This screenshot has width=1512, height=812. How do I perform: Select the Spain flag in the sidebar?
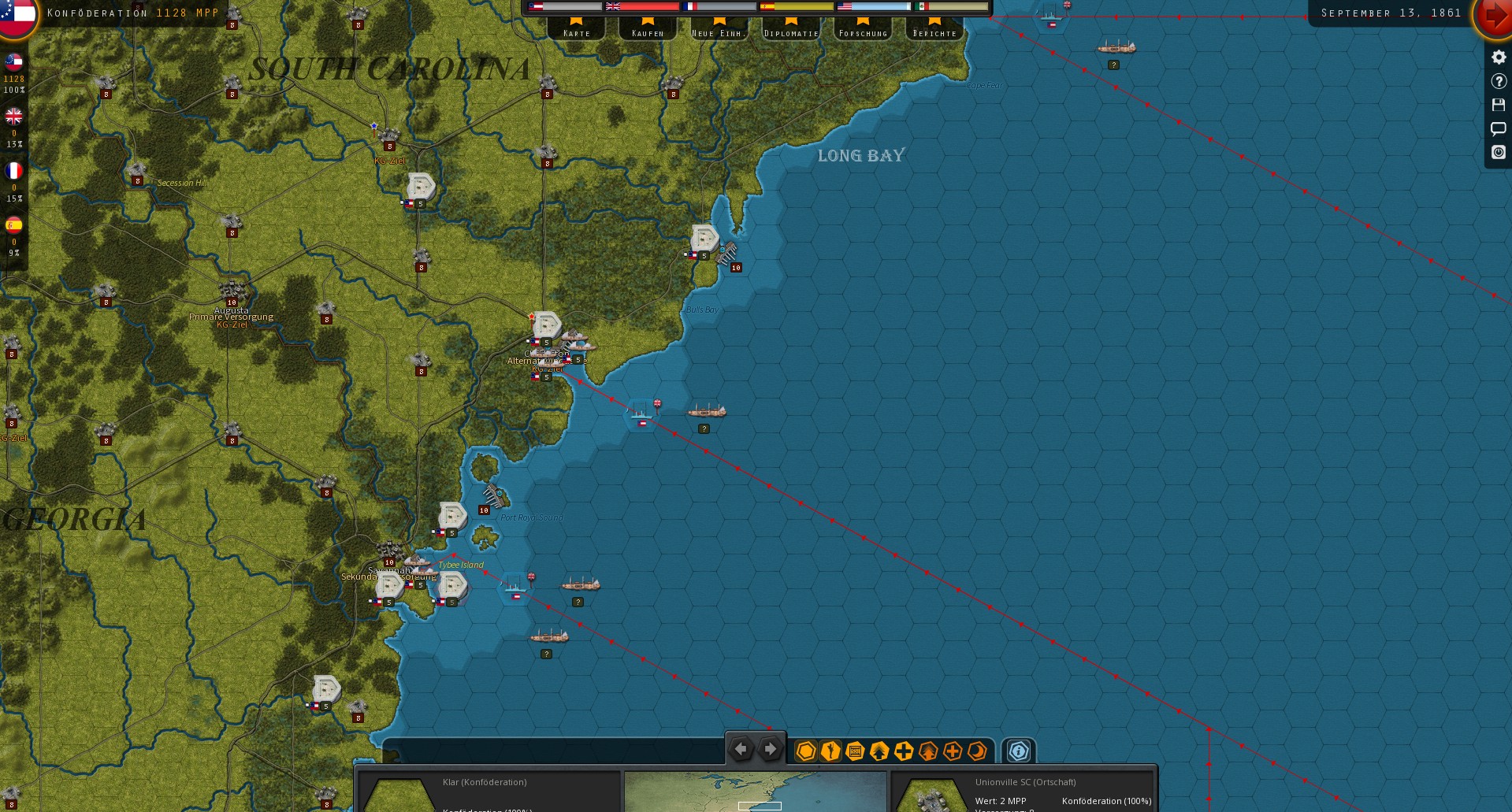(13, 226)
